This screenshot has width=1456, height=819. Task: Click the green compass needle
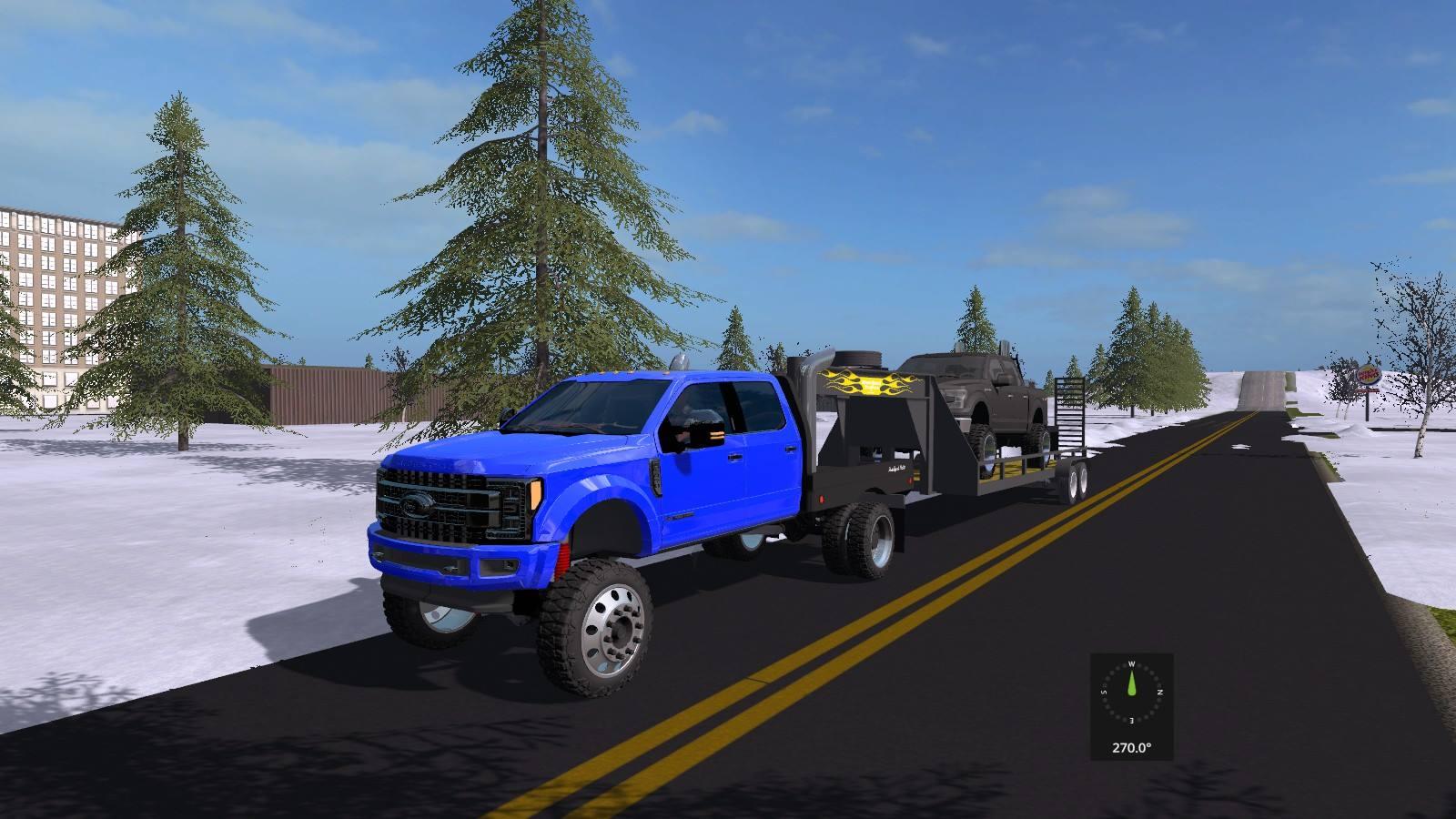point(1132,682)
